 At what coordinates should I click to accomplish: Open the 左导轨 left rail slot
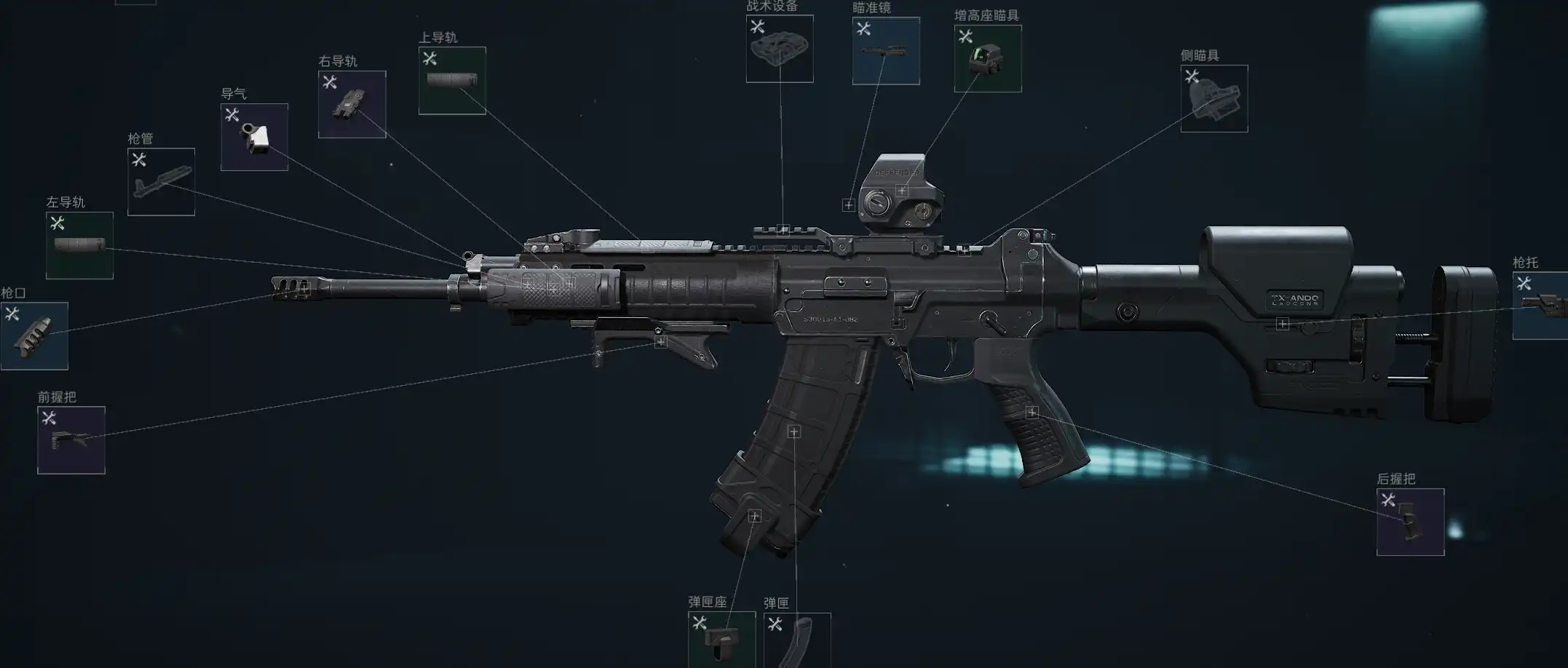[x=79, y=245]
